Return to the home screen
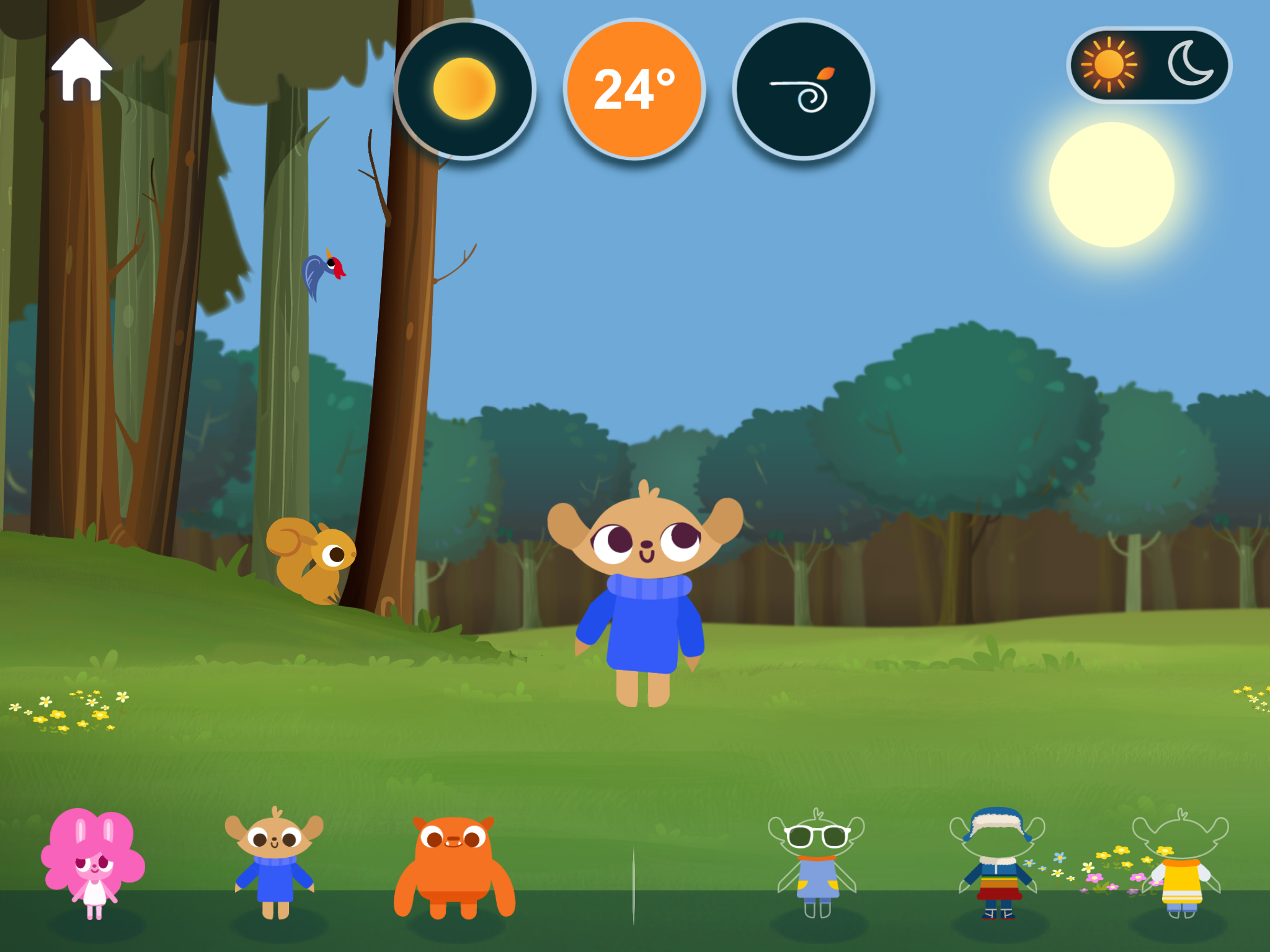The image size is (1270, 952). (x=81, y=69)
